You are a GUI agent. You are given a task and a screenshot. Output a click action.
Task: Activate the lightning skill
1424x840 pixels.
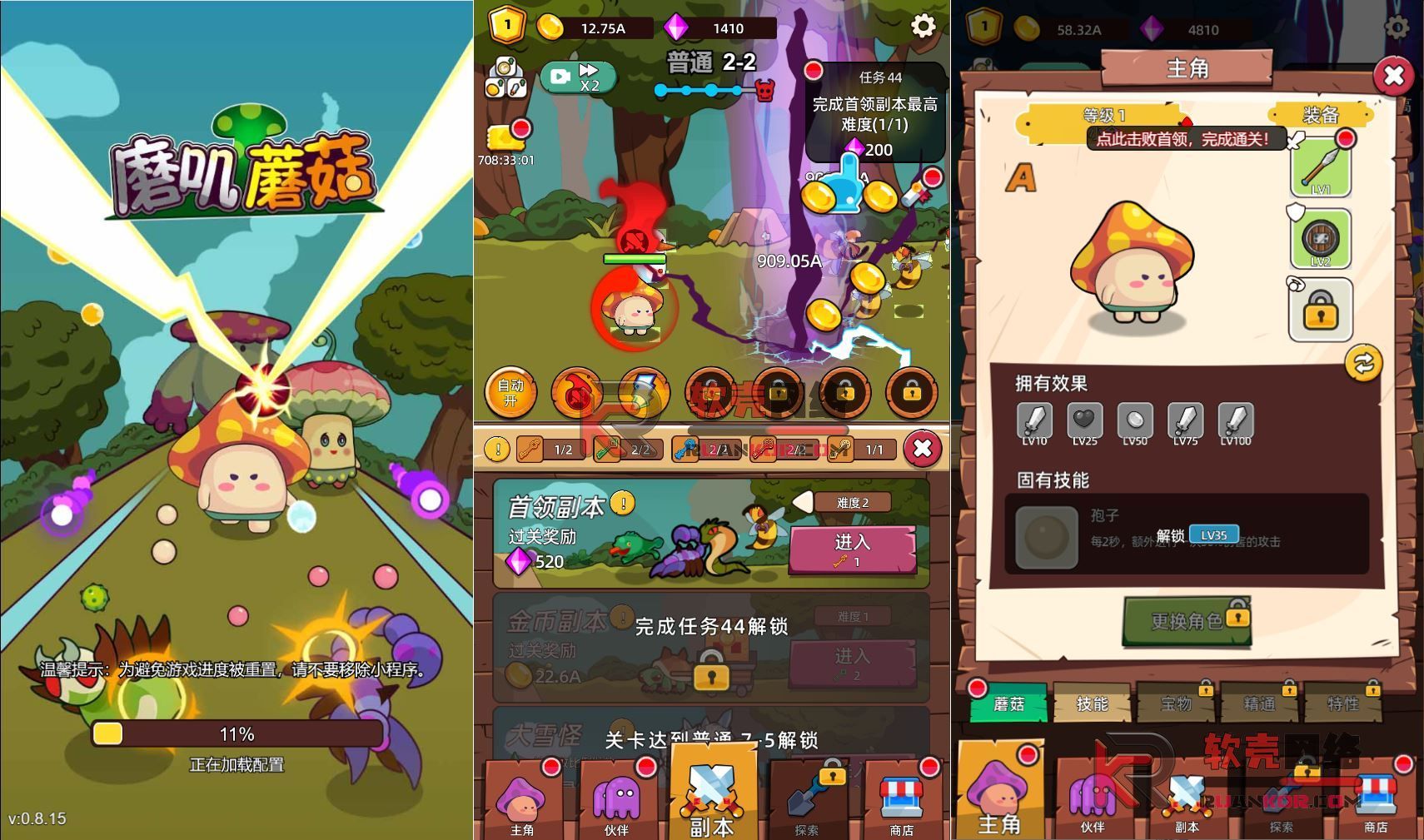(x=644, y=393)
